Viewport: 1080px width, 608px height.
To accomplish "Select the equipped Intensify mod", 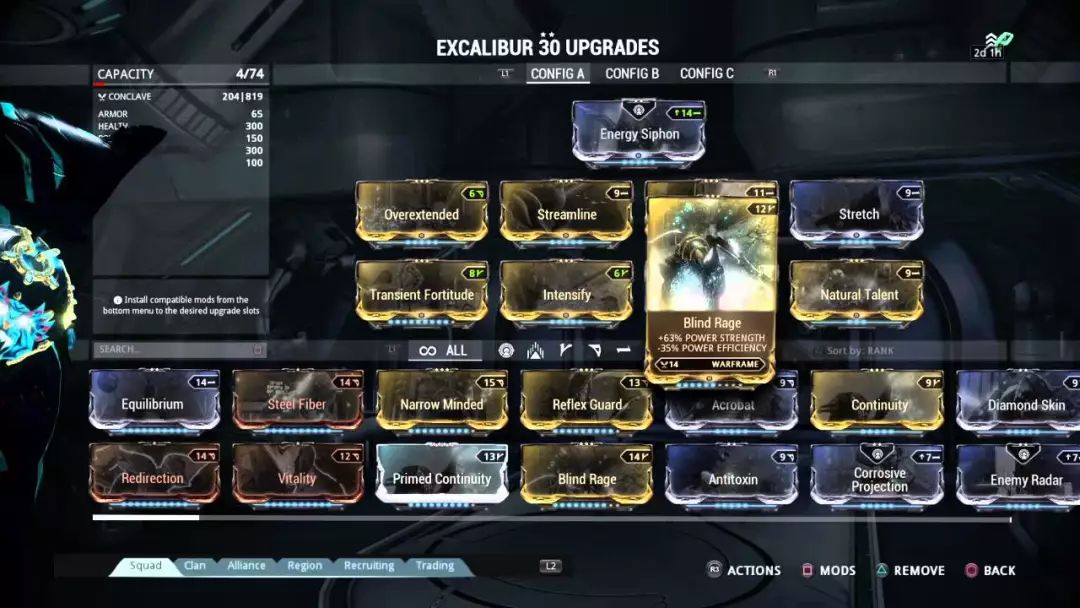I will coord(566,294).
